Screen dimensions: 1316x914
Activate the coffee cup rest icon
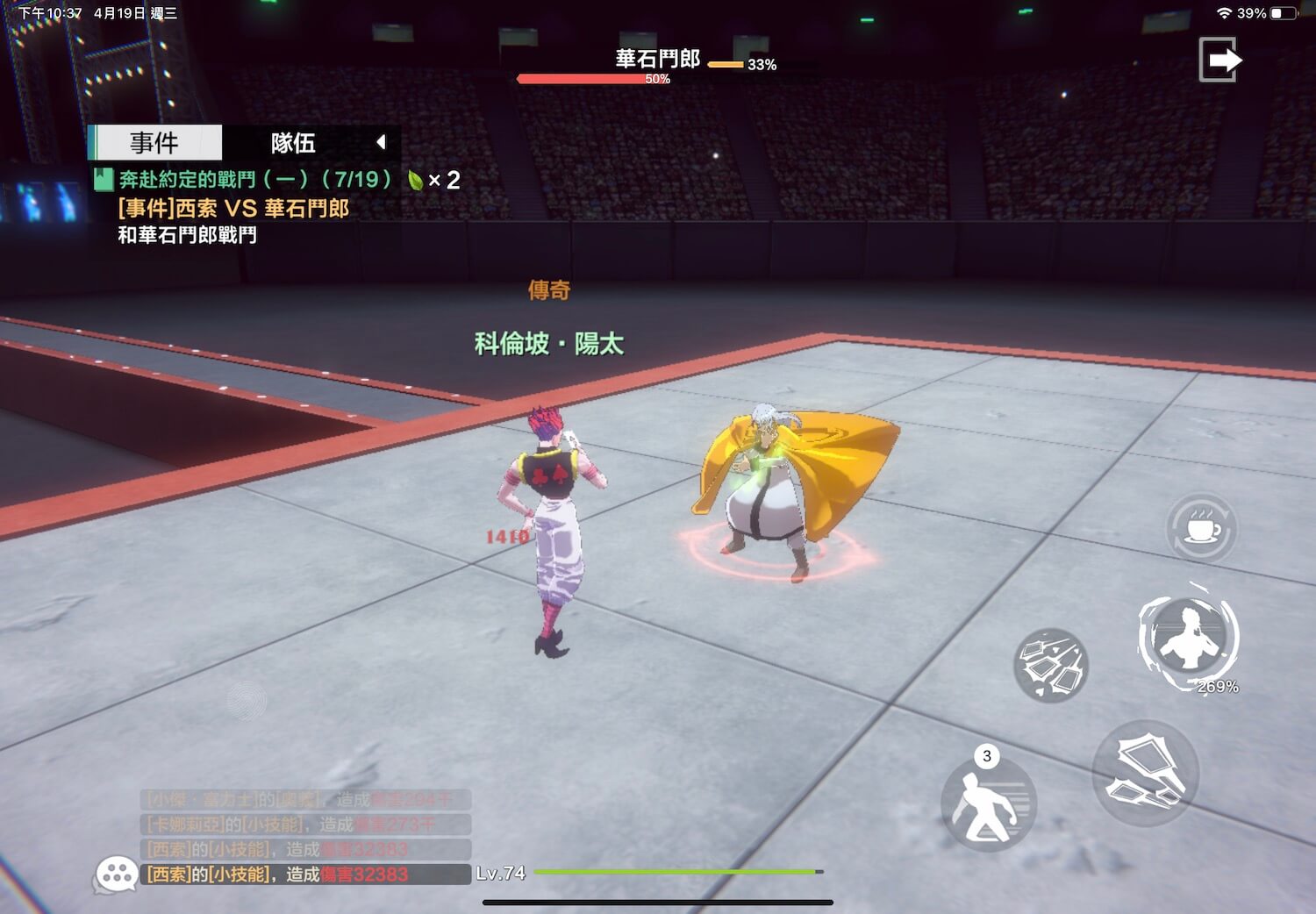point(1201,529)
